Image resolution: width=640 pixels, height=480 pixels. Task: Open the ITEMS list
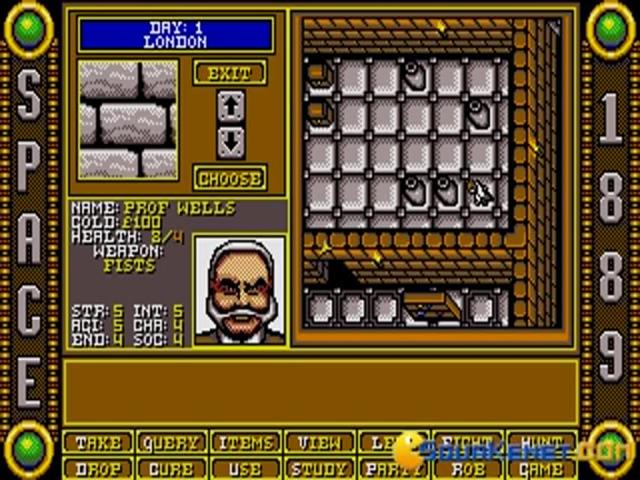point(243,443)
